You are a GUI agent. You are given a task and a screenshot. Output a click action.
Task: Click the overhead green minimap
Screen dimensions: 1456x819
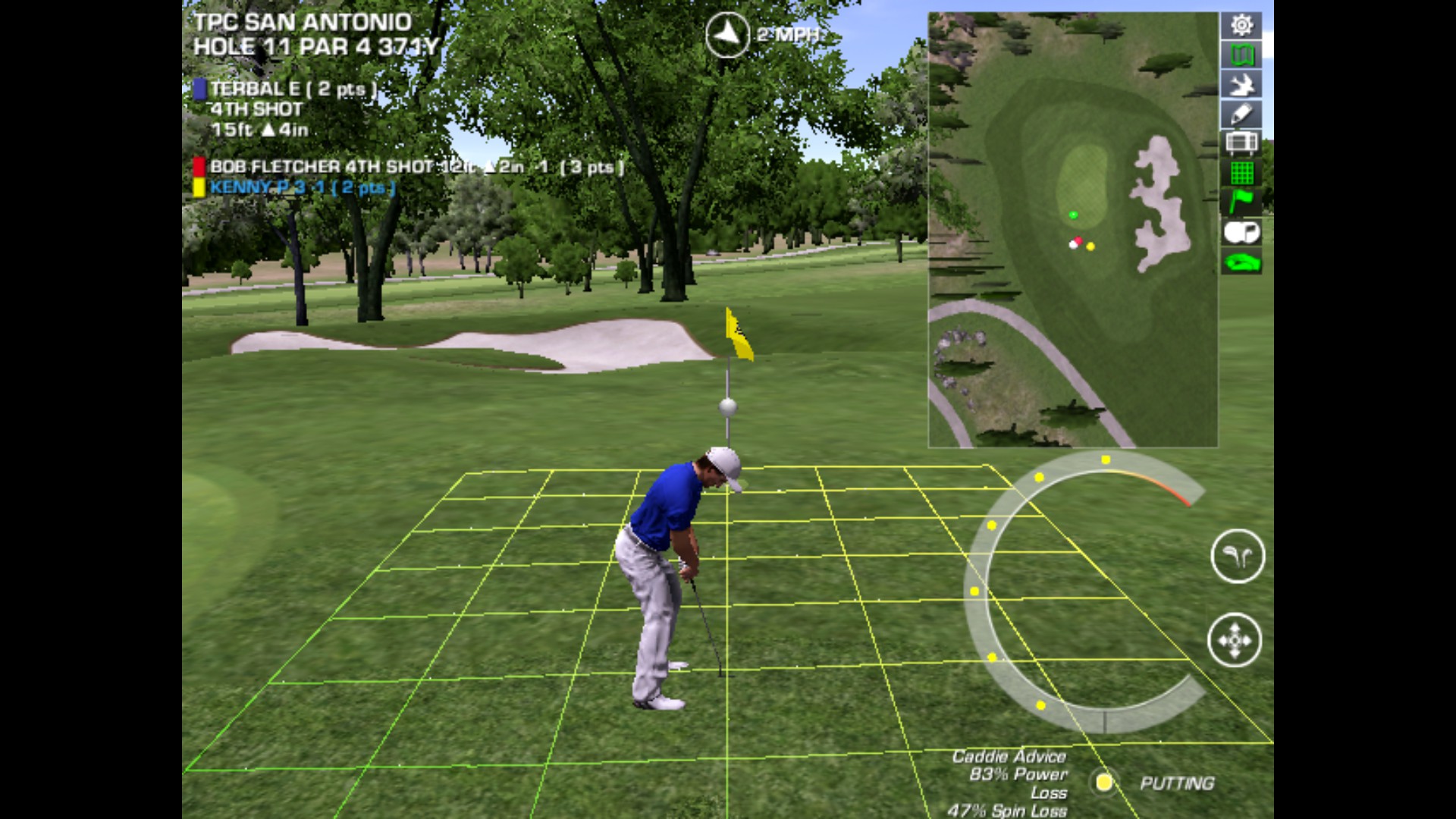(x=1072, y=229)
